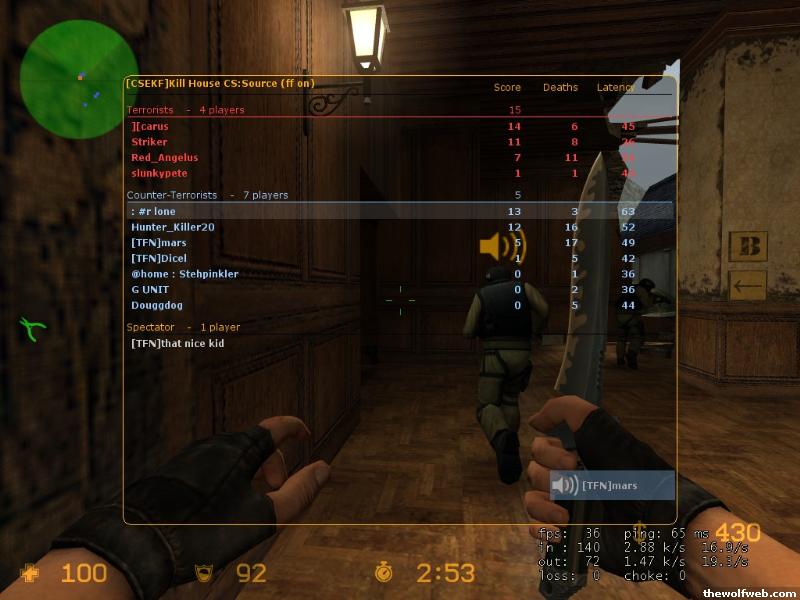
Task: Choose the Striker player row
Action: click(x=148, y=142)
